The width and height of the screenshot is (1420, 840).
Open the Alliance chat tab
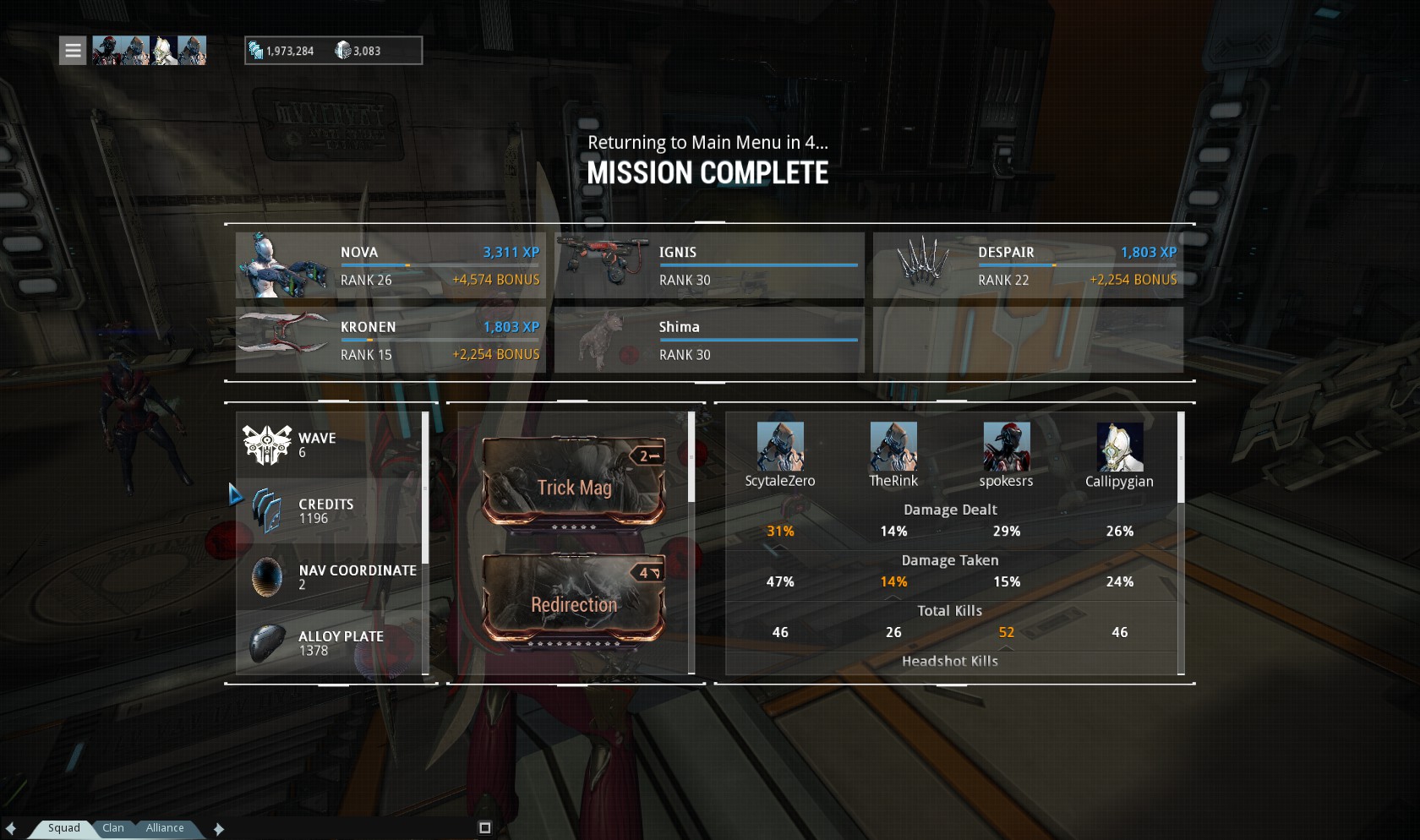[165, 828]
